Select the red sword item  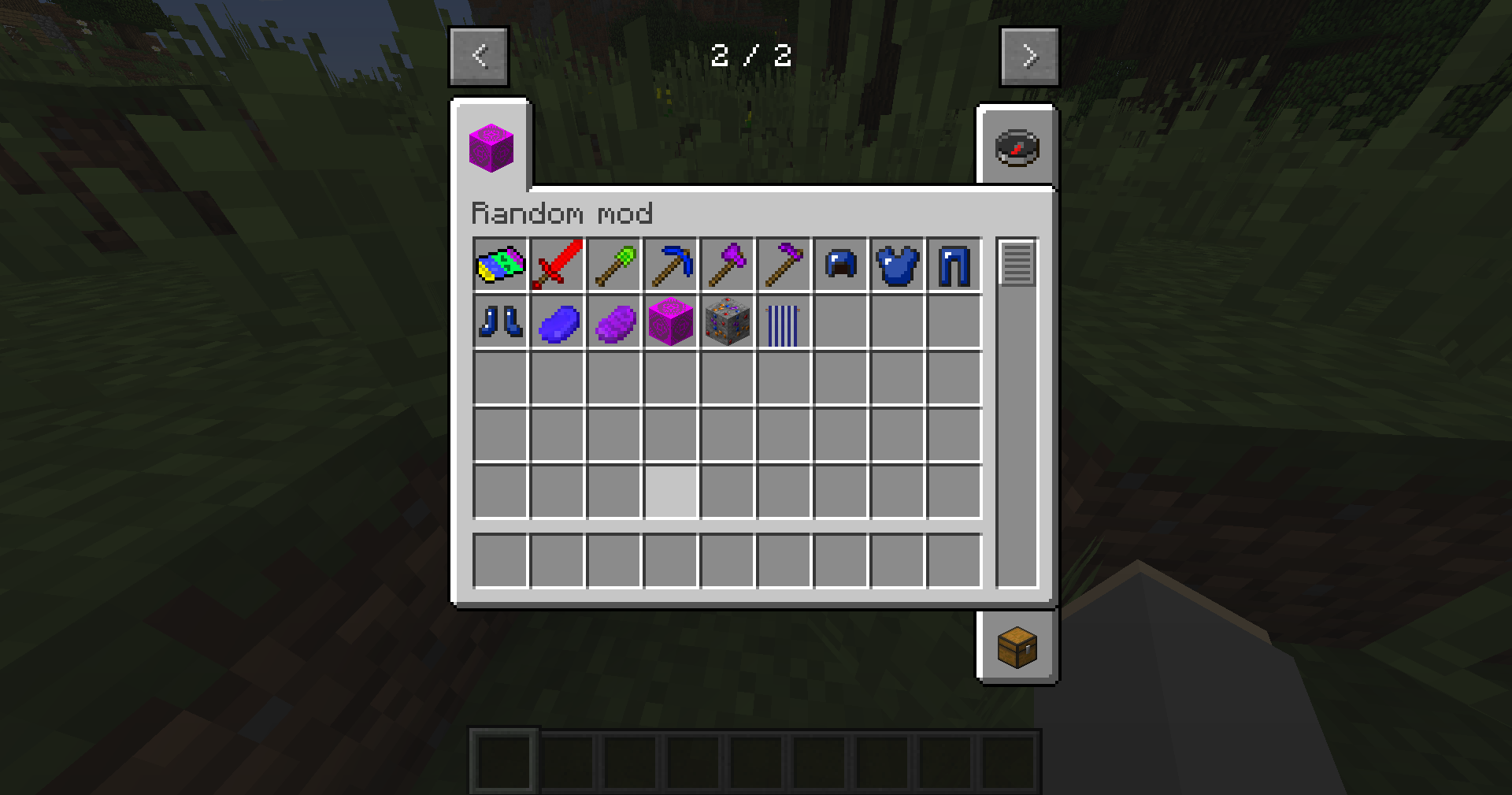[557, 264]
